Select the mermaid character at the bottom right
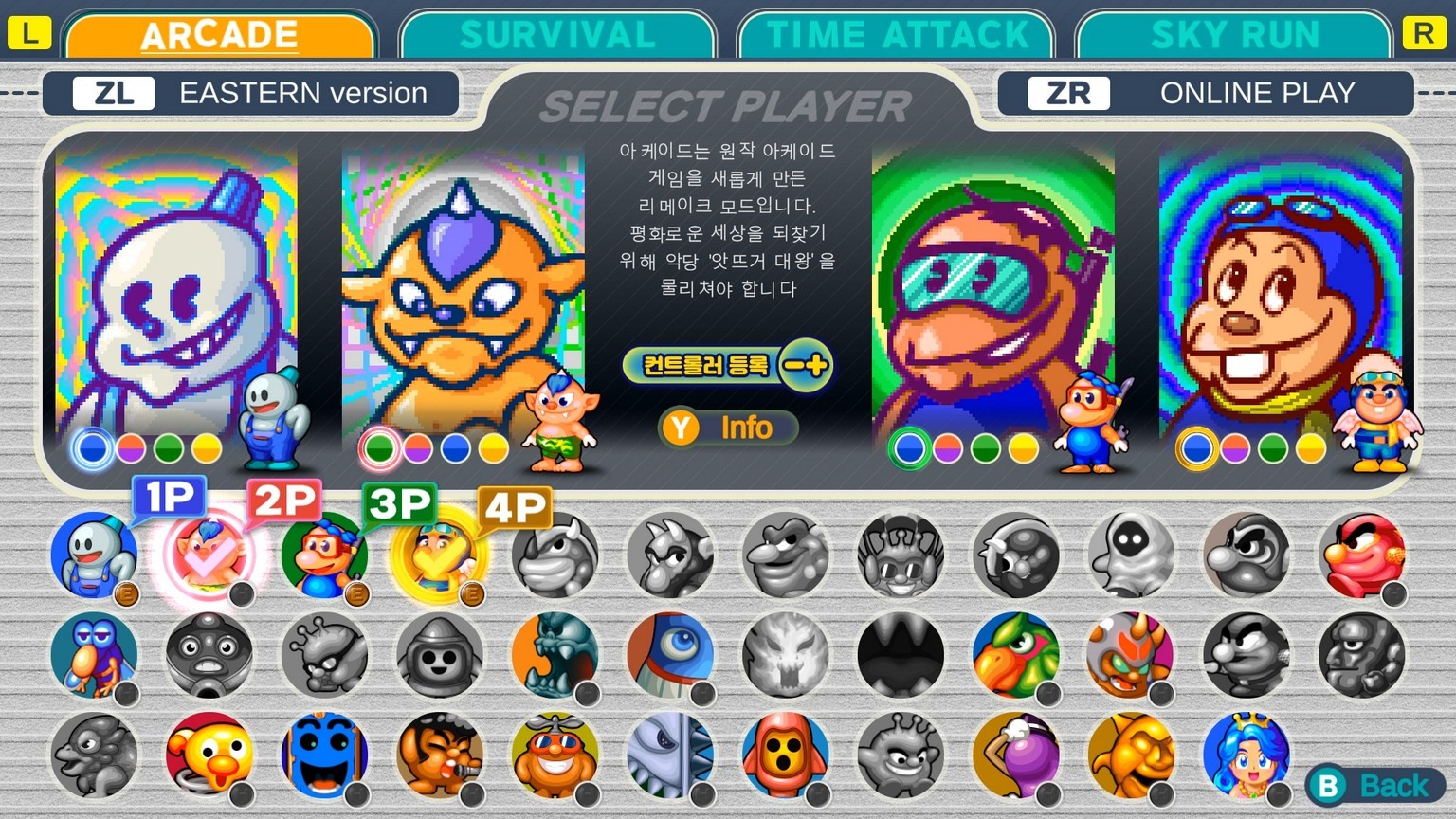The width and height of the screenshot is (1456, 819). [x=1246, y=754]
